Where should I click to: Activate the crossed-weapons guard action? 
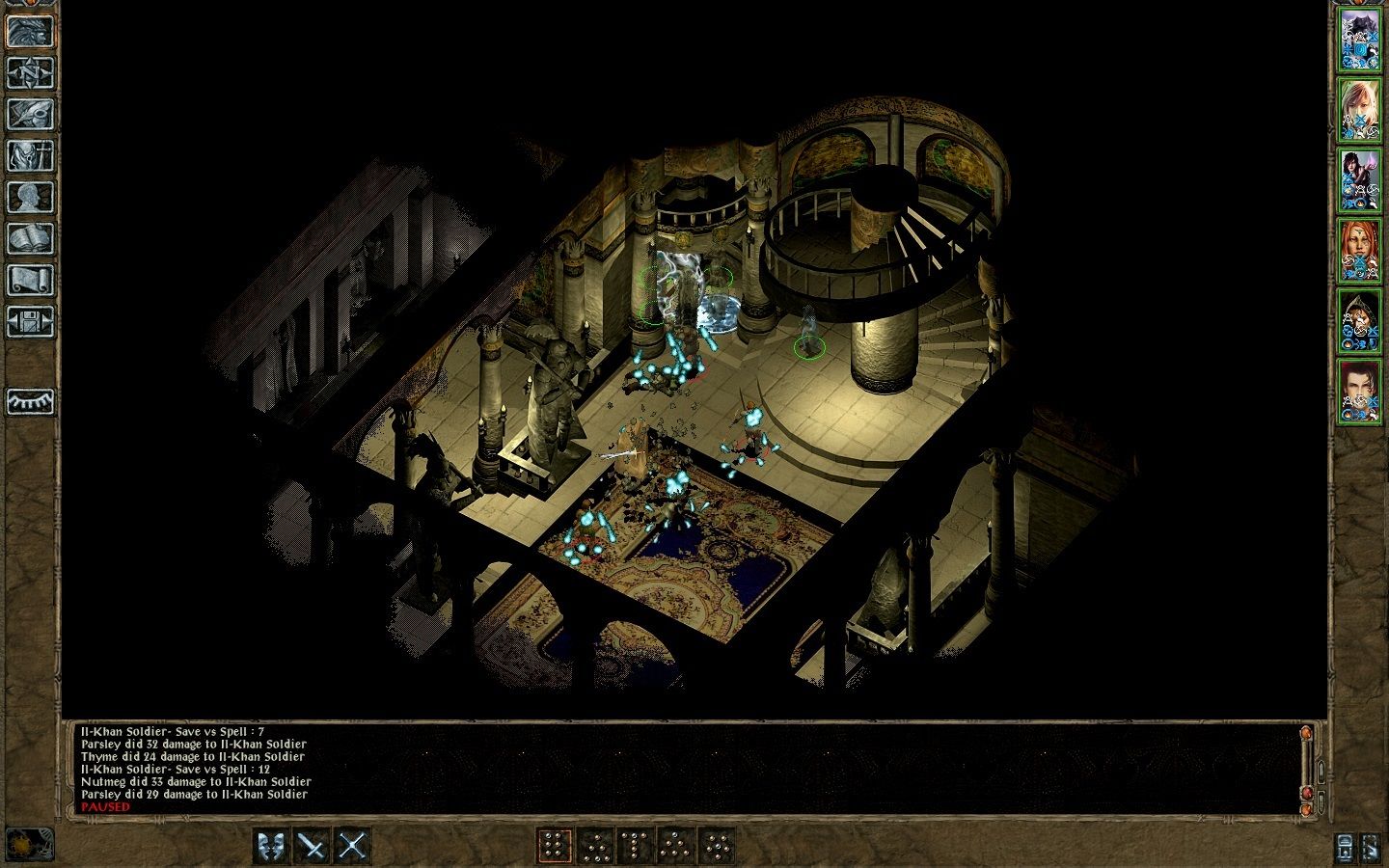tap(354, 844)
